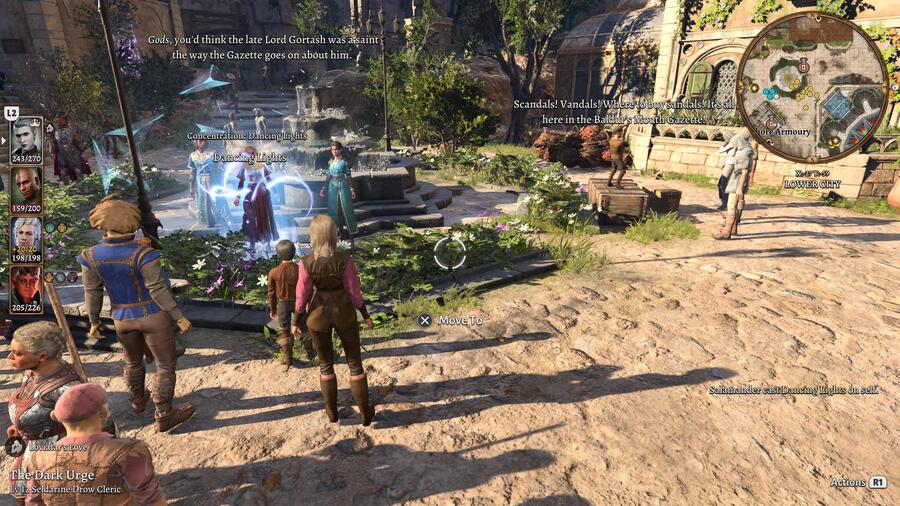Select the pale white-haired leader portrait
The width and height of the screenshot is (900, 506).
(x=26, y=136)
